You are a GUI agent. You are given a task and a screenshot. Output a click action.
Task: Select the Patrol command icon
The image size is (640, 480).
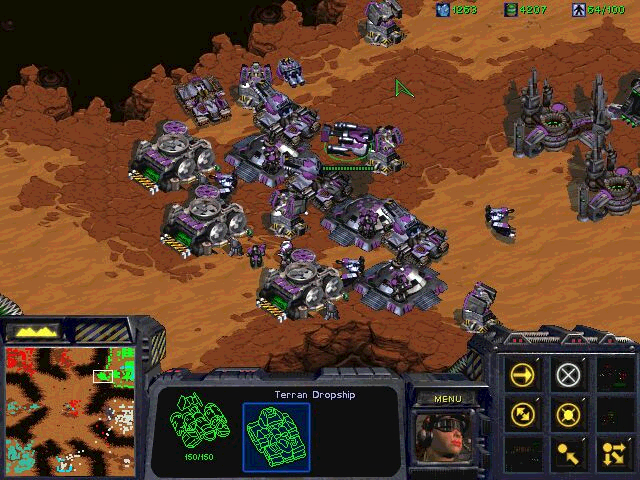[523, 412]
